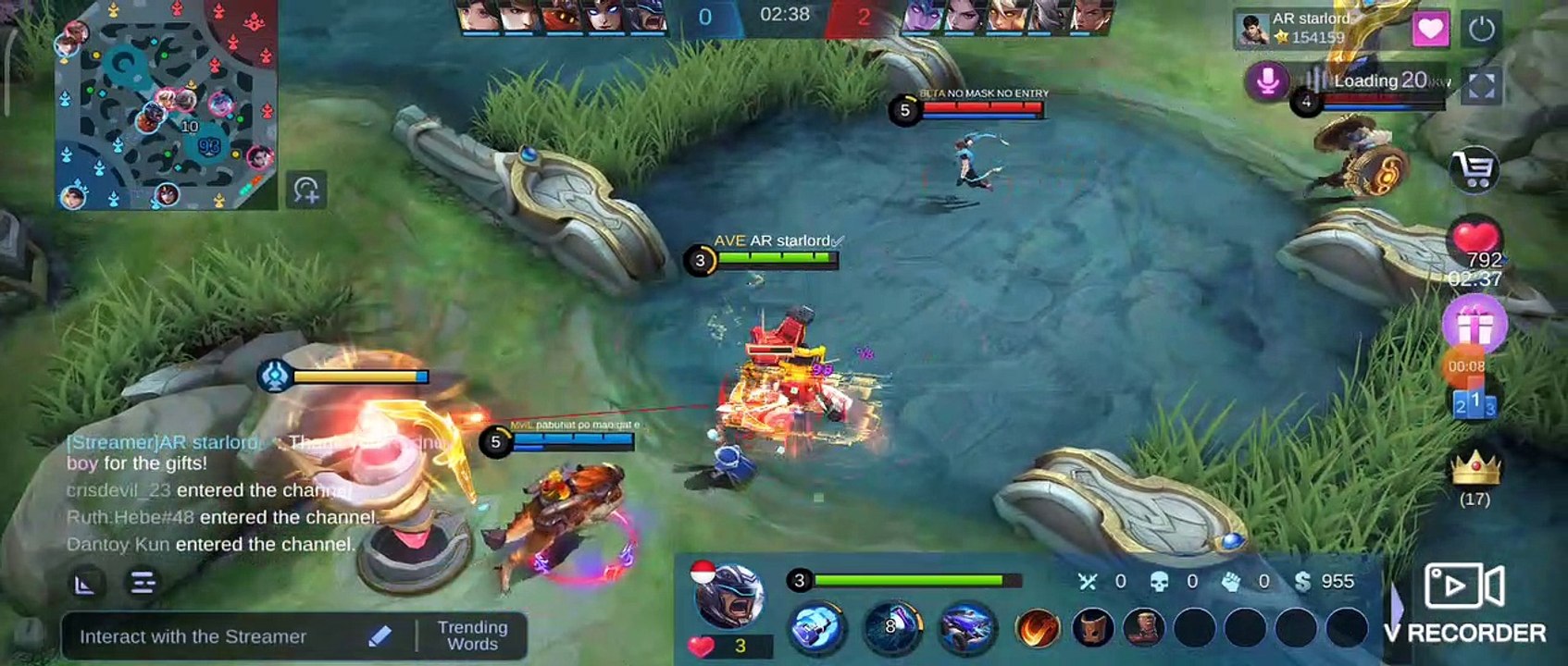The image size is (1568, 666).
Task: Open the pink gift box
Action: tap(1474, 325)
